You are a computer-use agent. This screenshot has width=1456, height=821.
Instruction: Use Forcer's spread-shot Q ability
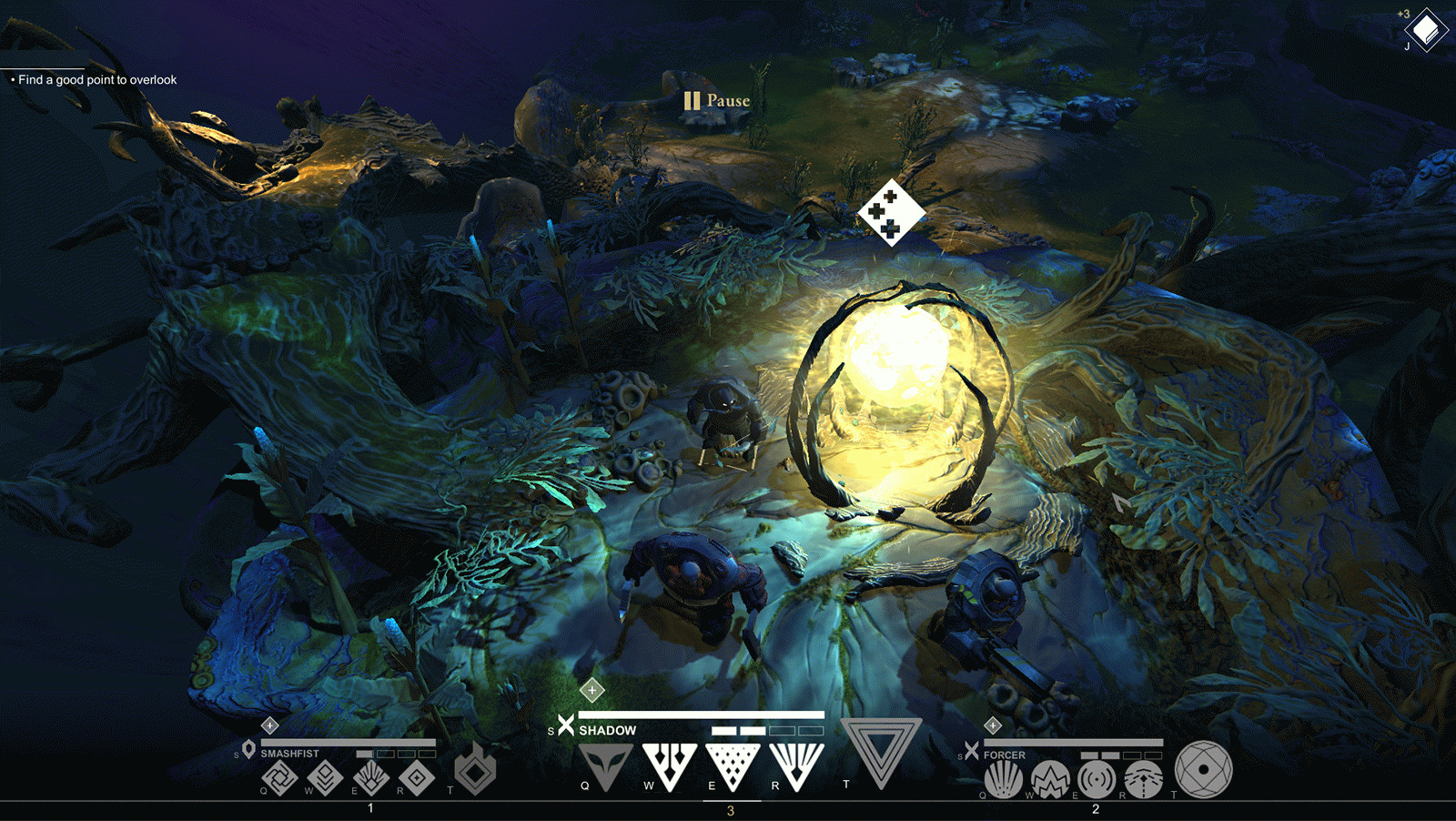[x=1003, y=780]
